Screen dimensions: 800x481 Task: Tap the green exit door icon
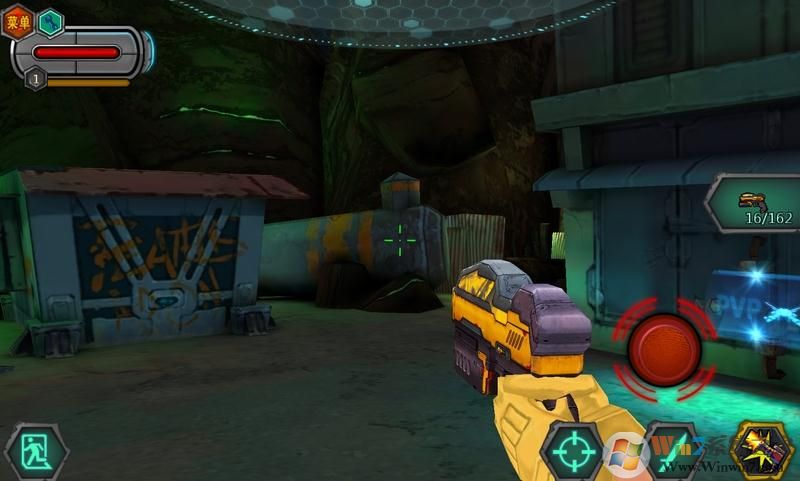tap(36, 452)
